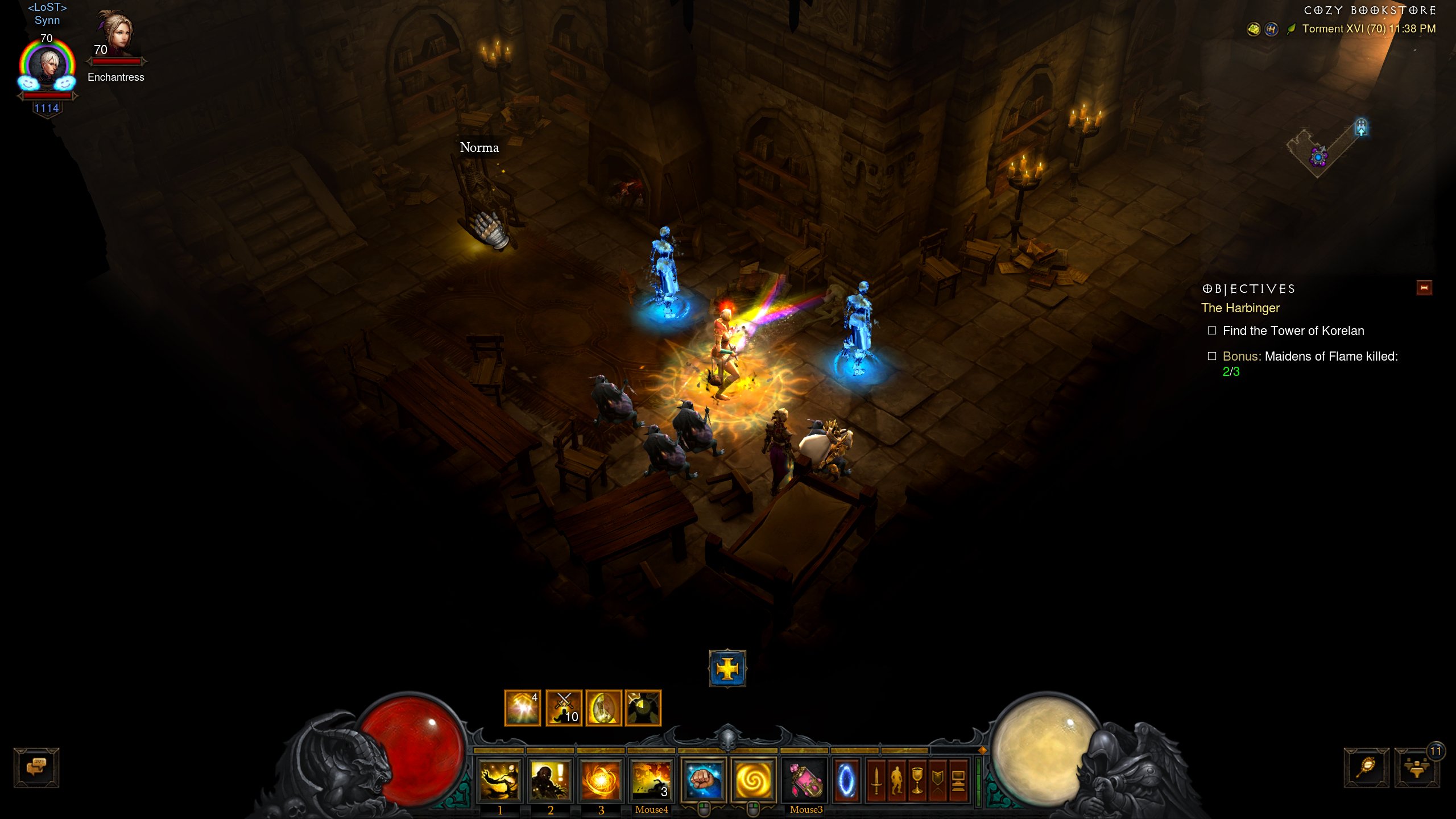Click the crossed swords buff with 10 stacks
Screen dimensions: 1456x819
564,708
